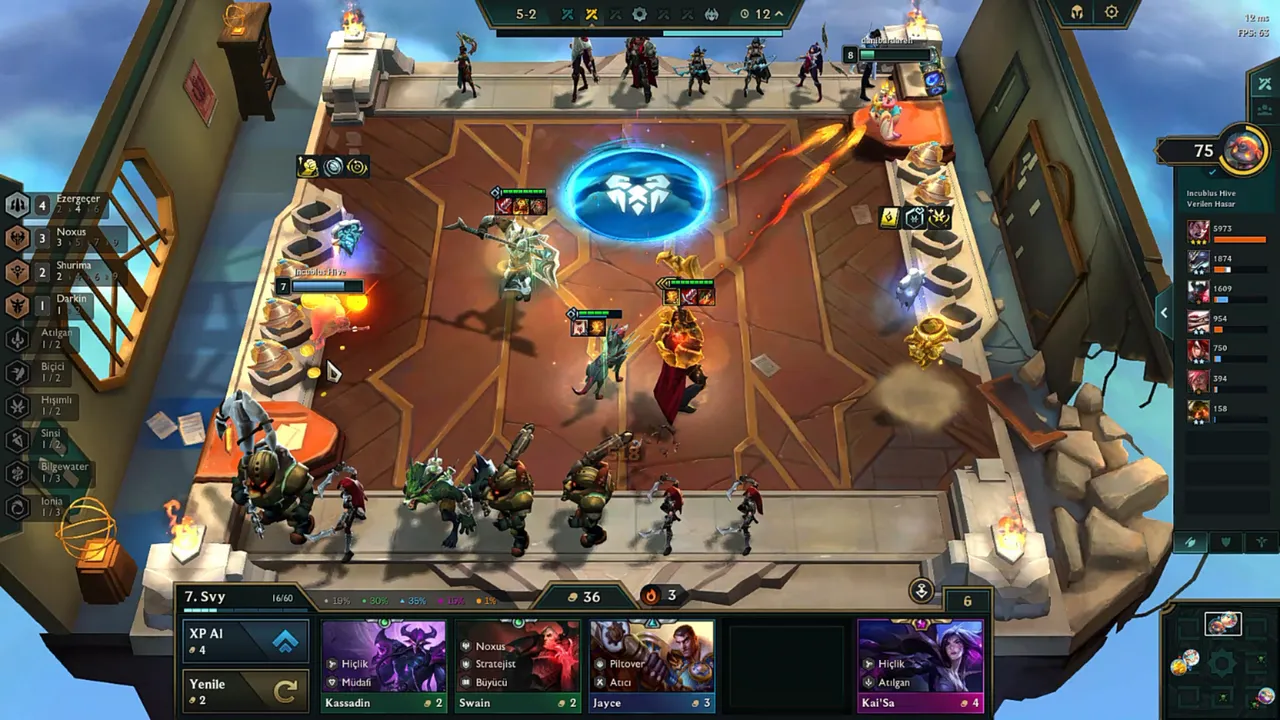Open the settings gear menu
1280x720 pixels.
click(1112, 13)
